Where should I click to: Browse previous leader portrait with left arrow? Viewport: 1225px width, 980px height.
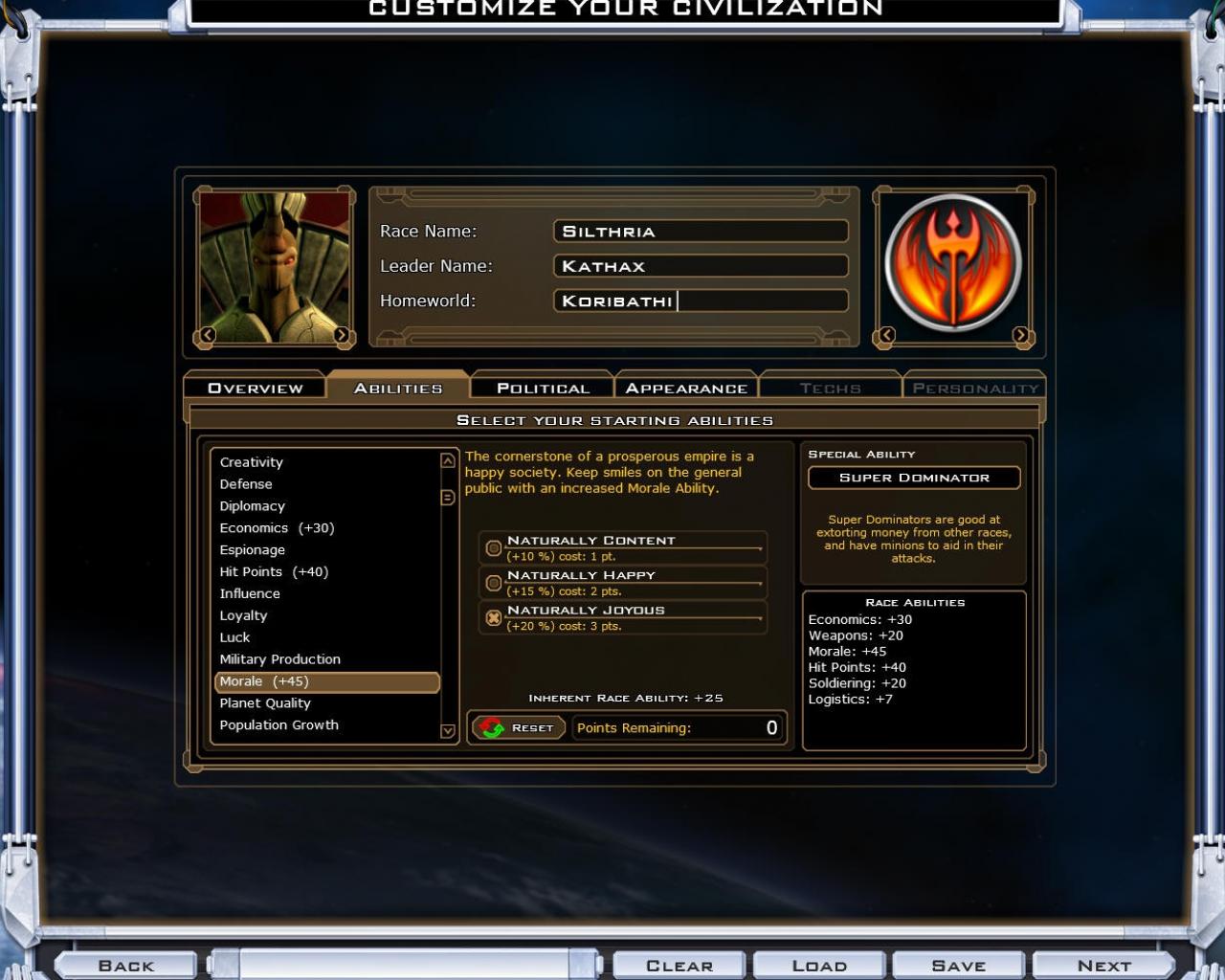[x=207, y=334]
